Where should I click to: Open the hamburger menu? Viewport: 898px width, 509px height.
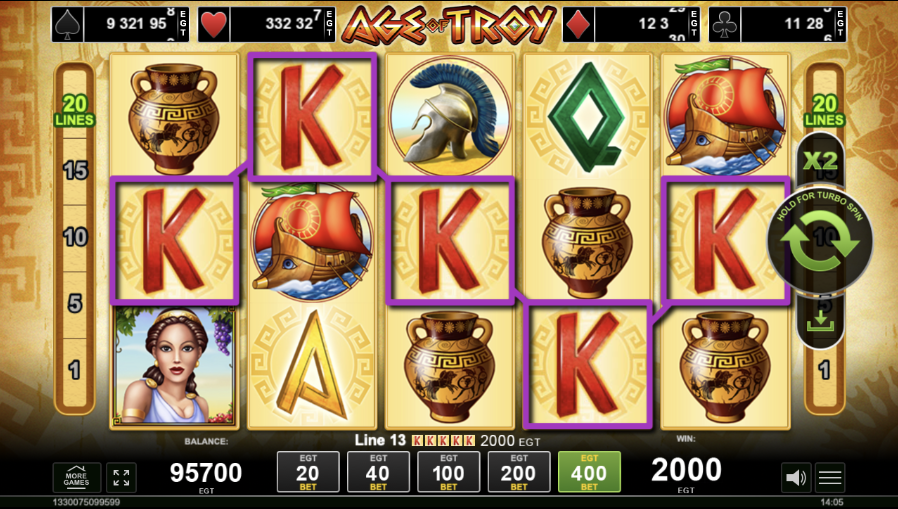point(831,478)
